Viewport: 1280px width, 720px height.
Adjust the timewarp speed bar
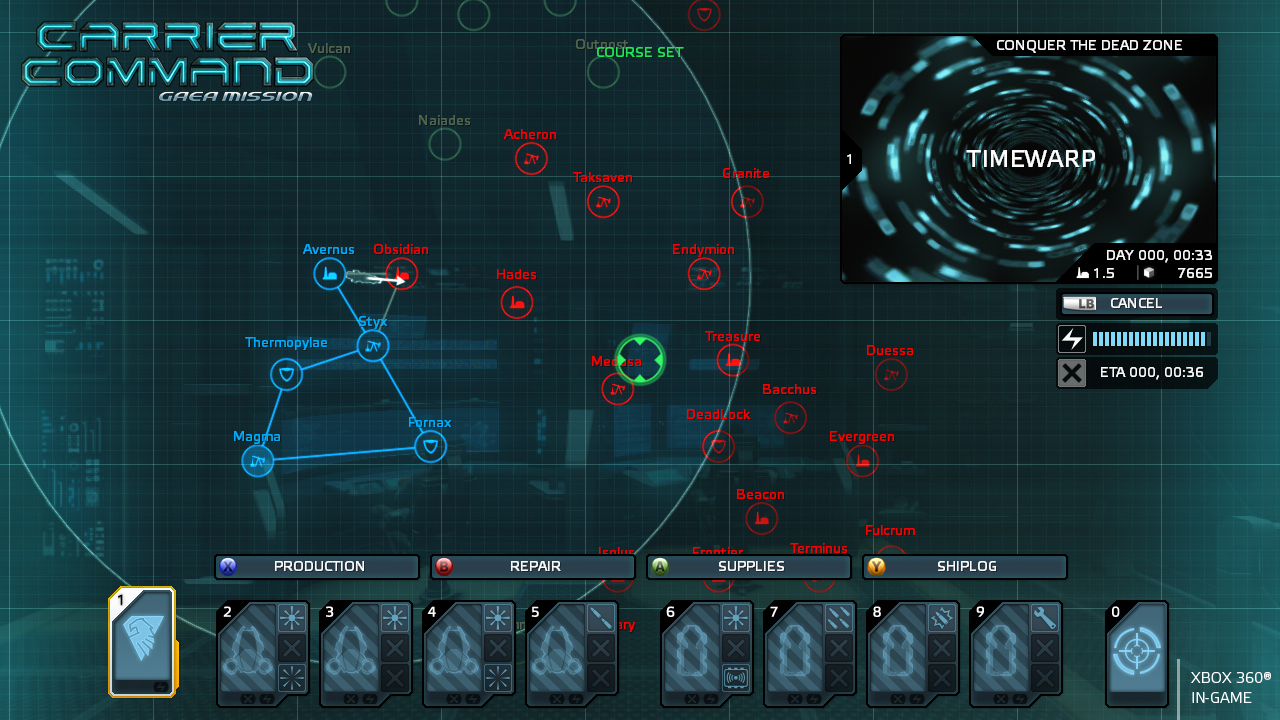(1150, 338)
